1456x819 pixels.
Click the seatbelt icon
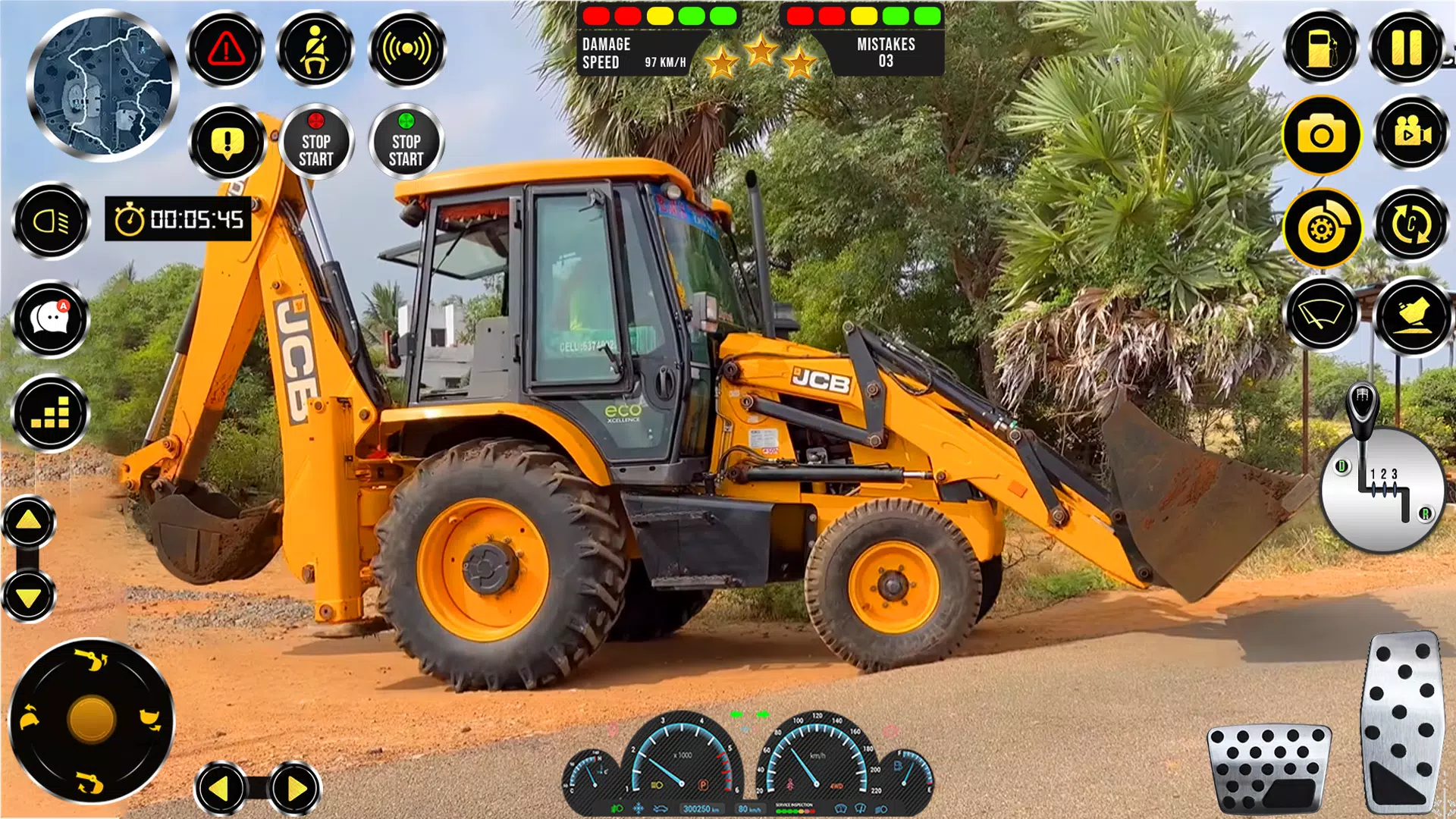coord(315,49)
